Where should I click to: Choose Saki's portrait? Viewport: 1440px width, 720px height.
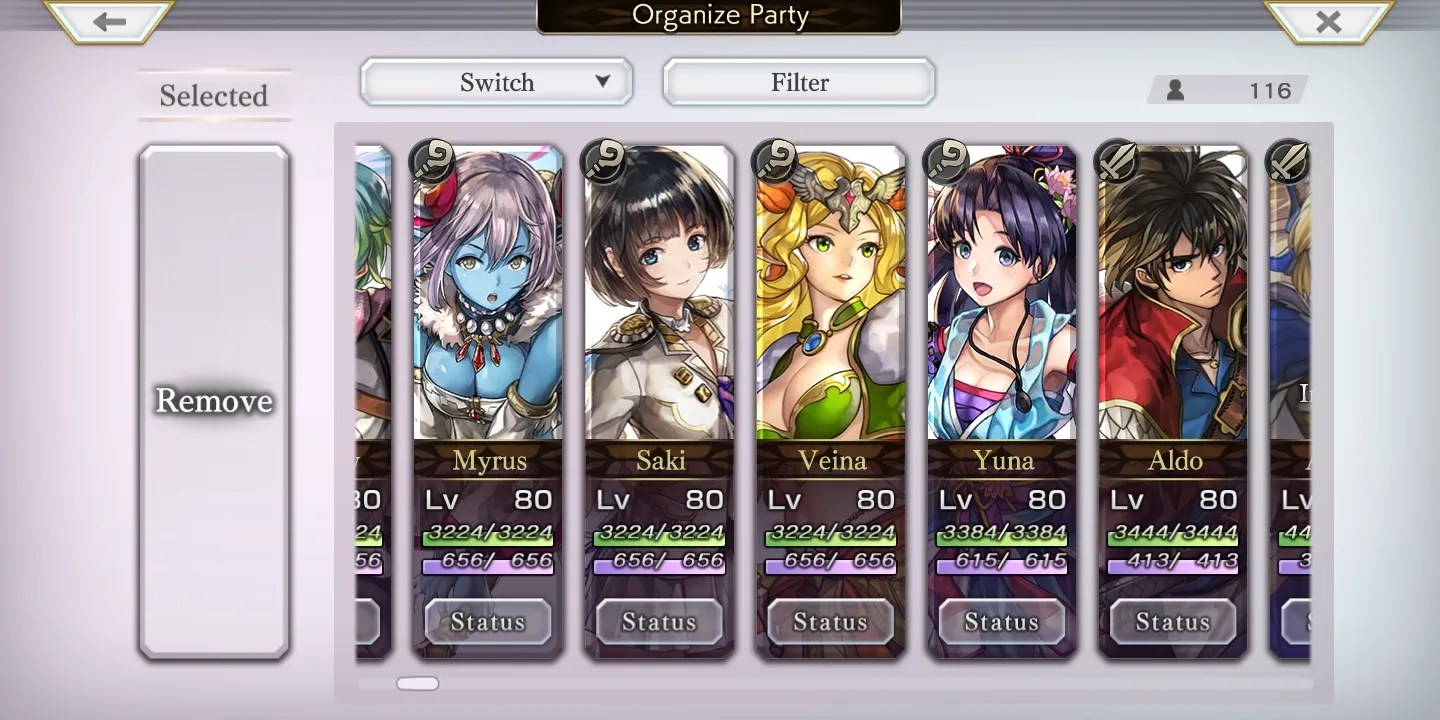tap(659, 300)
